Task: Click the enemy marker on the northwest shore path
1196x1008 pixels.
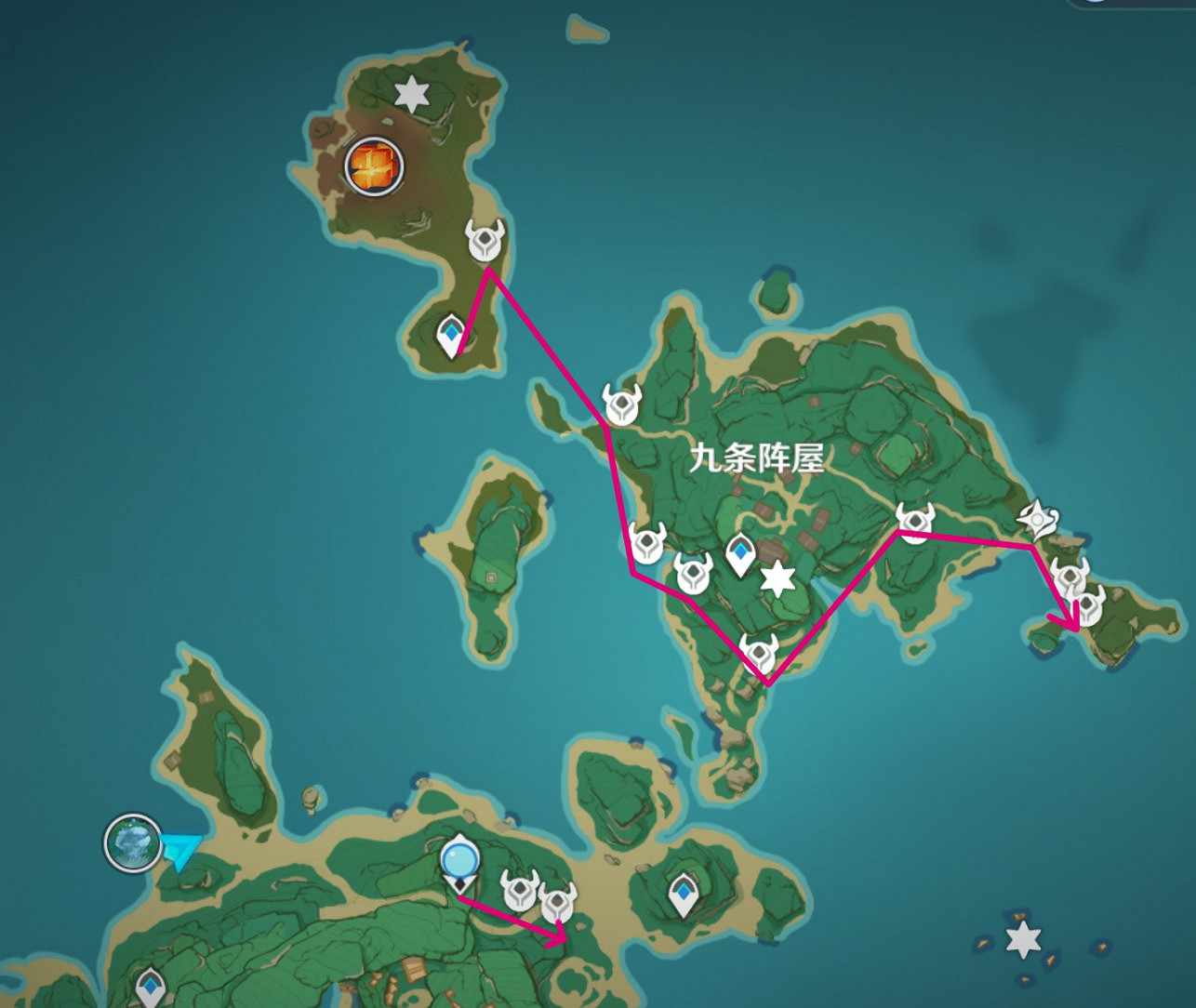Action: tap(621, 404)
